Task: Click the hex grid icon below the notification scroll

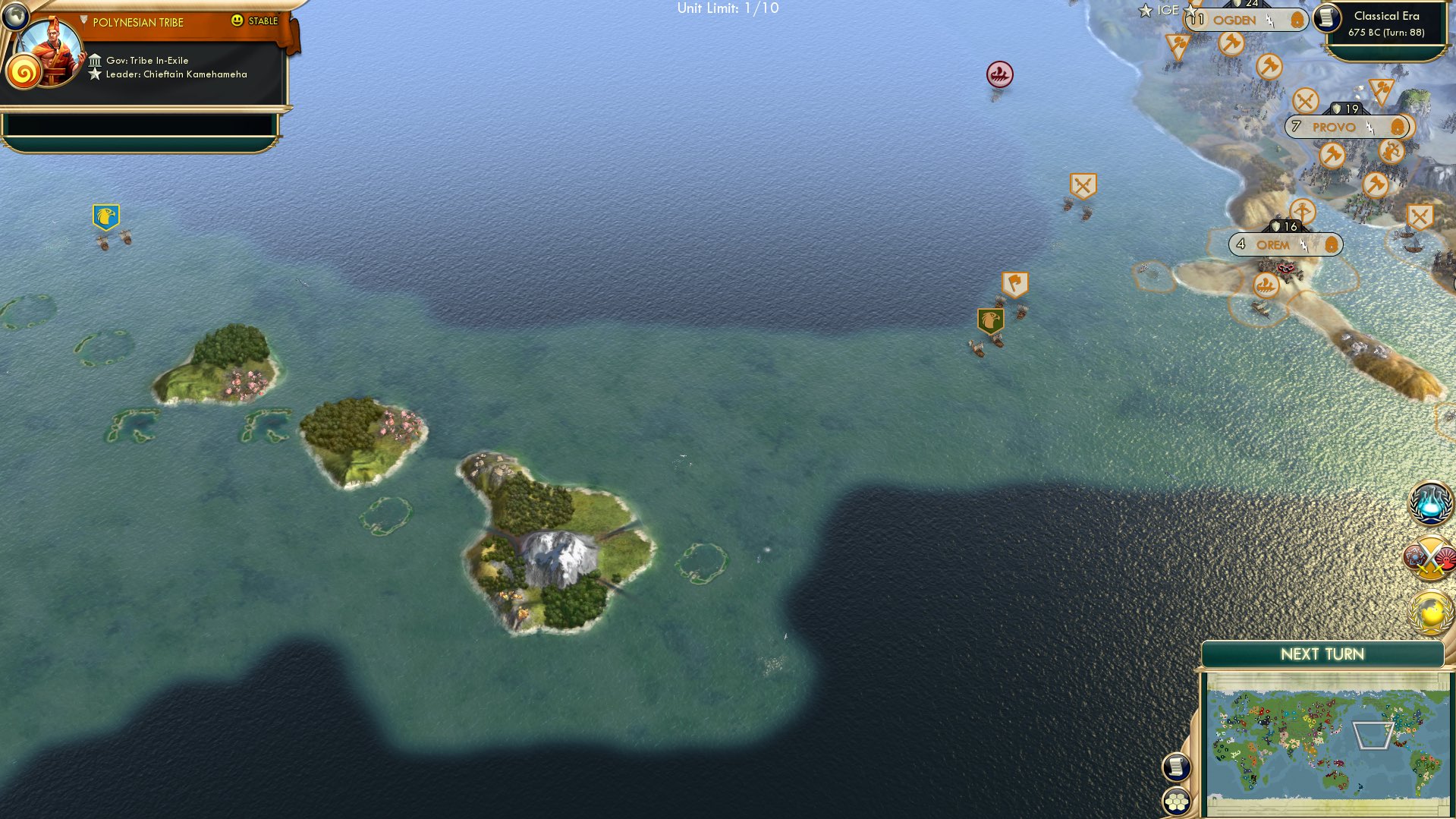Action: [x=1177, y=802]
